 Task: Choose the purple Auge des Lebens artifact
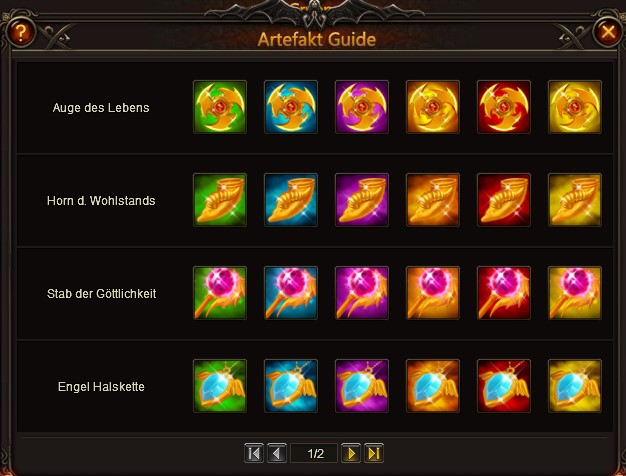pos(362,107)
